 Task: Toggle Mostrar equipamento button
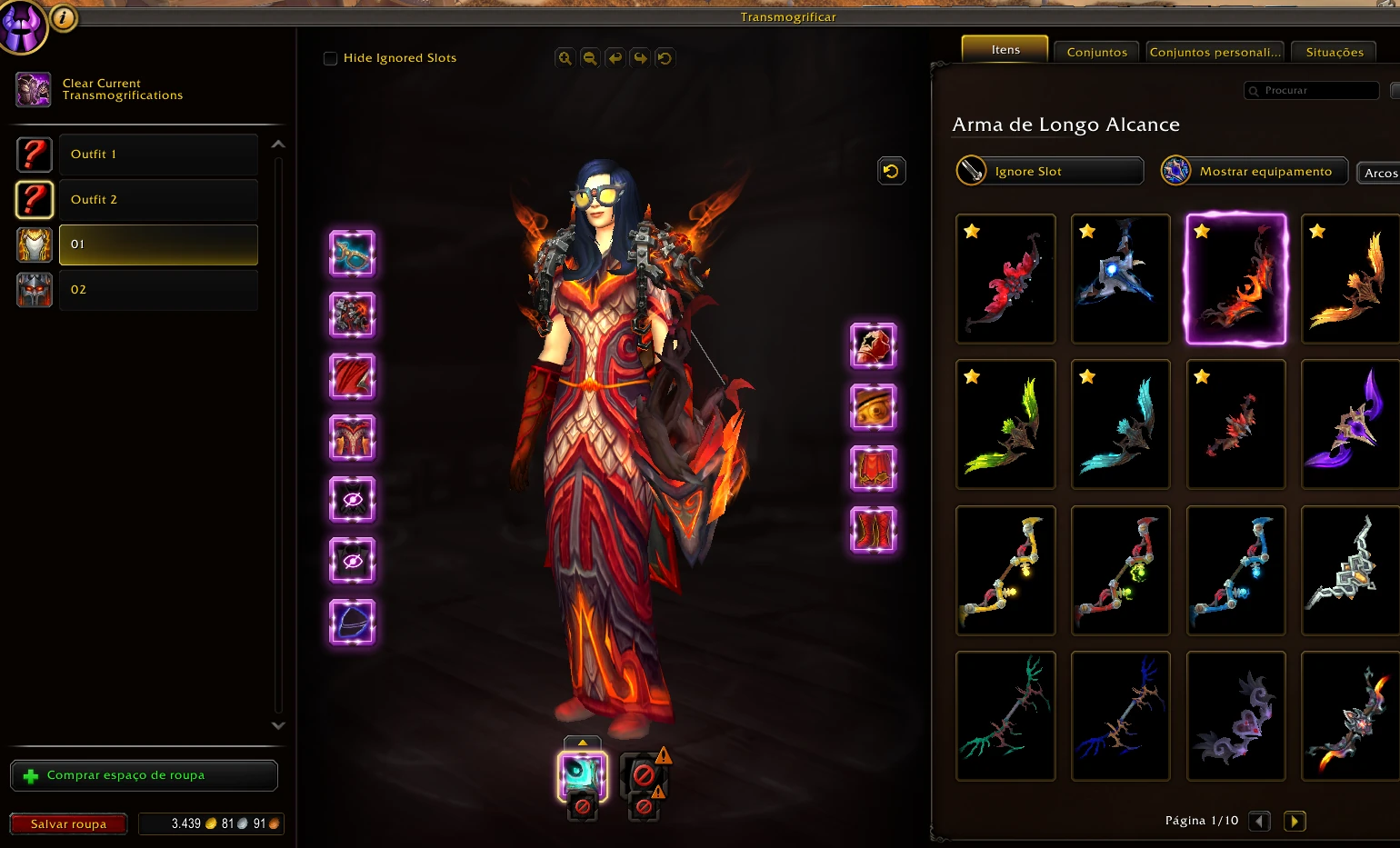(1255, 171)
